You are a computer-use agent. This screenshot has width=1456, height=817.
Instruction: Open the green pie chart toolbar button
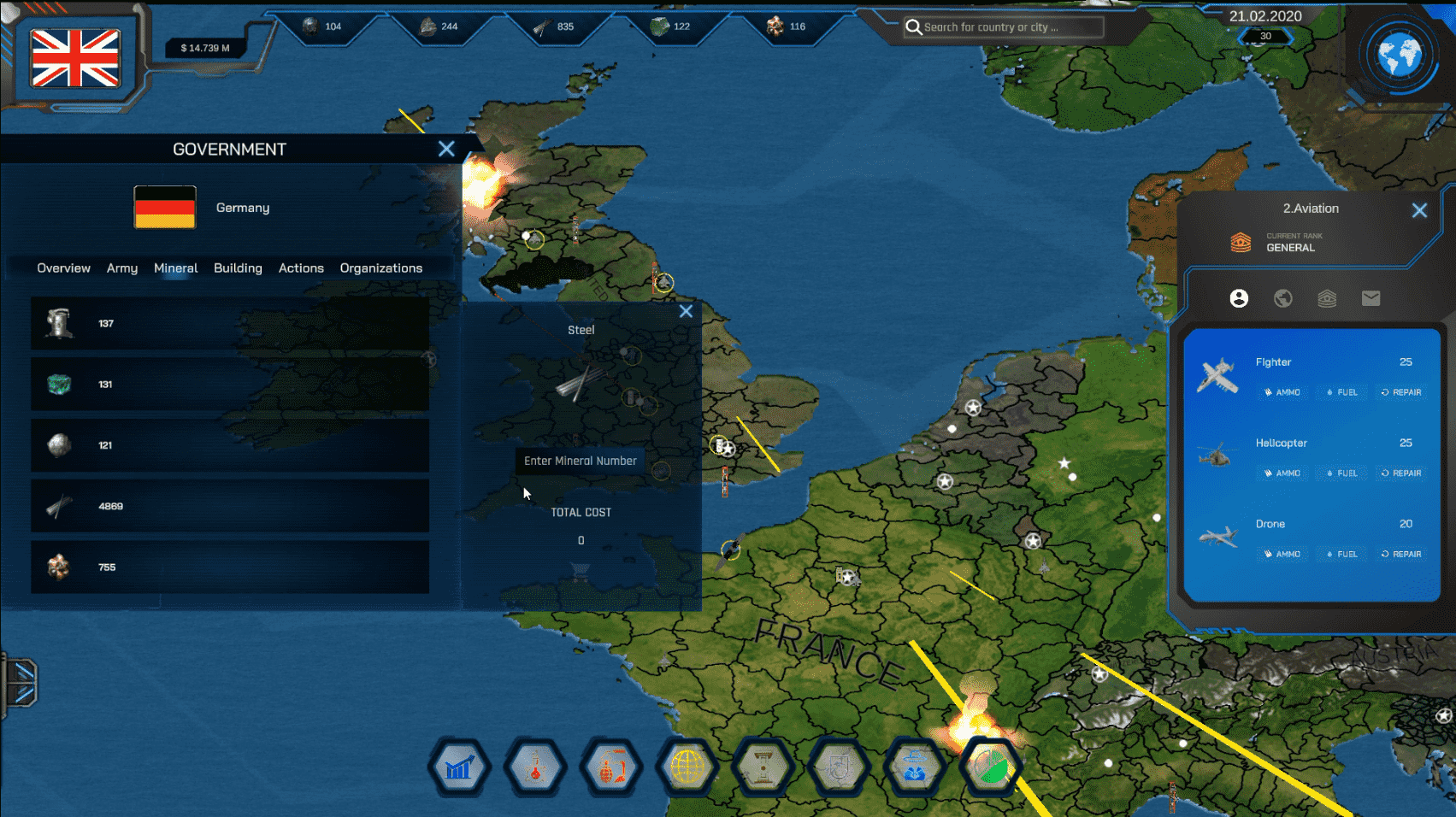pyautogui.click(x=992, y=768)
